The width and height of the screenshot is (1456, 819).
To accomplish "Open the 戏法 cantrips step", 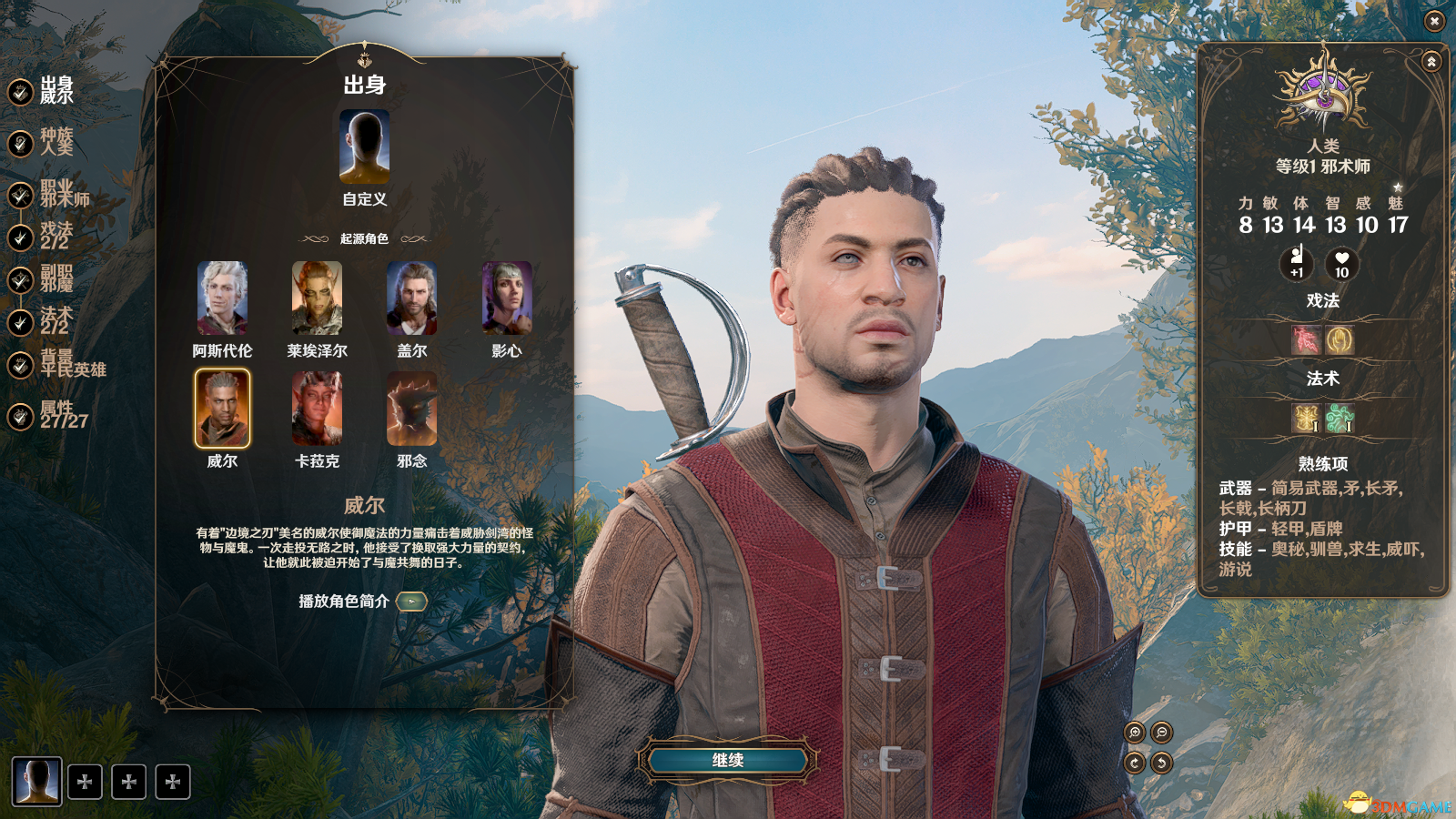I will [55, 238].
